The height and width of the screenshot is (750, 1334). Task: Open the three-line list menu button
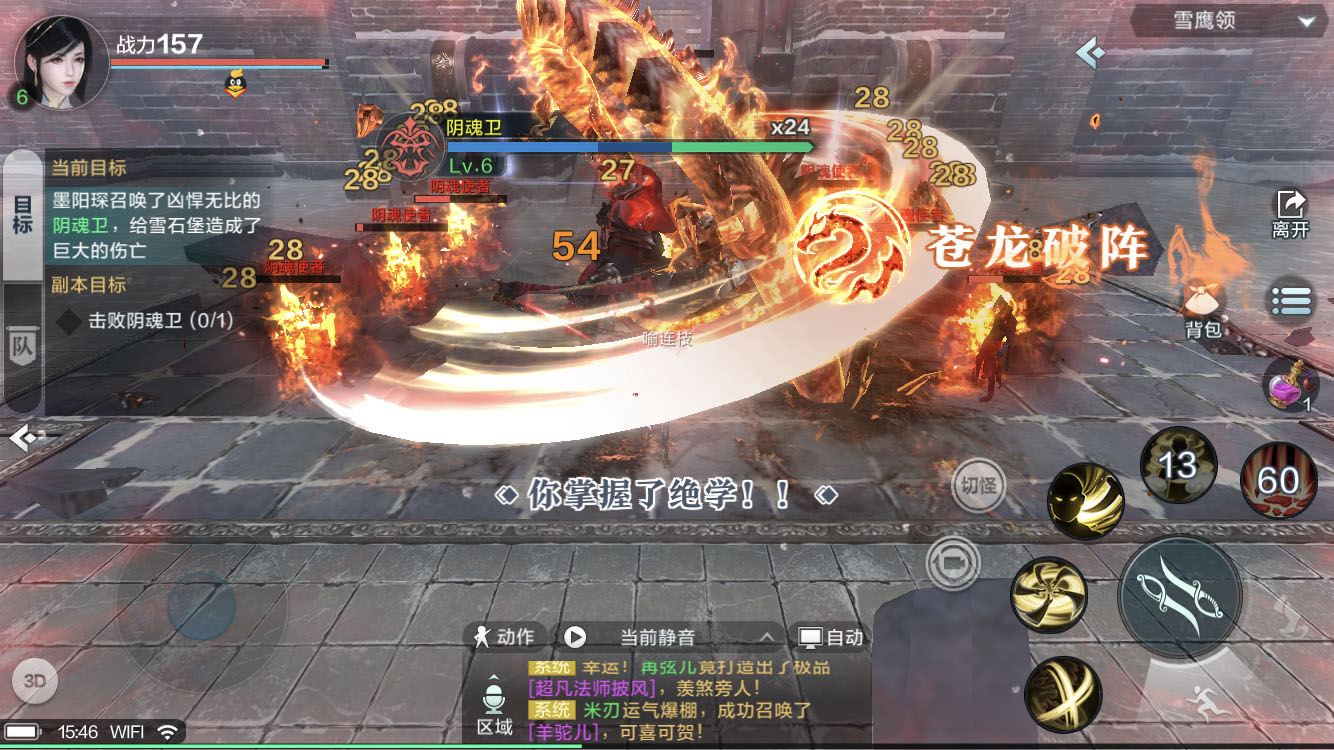pyautogui.click(x=1290, y=299)
